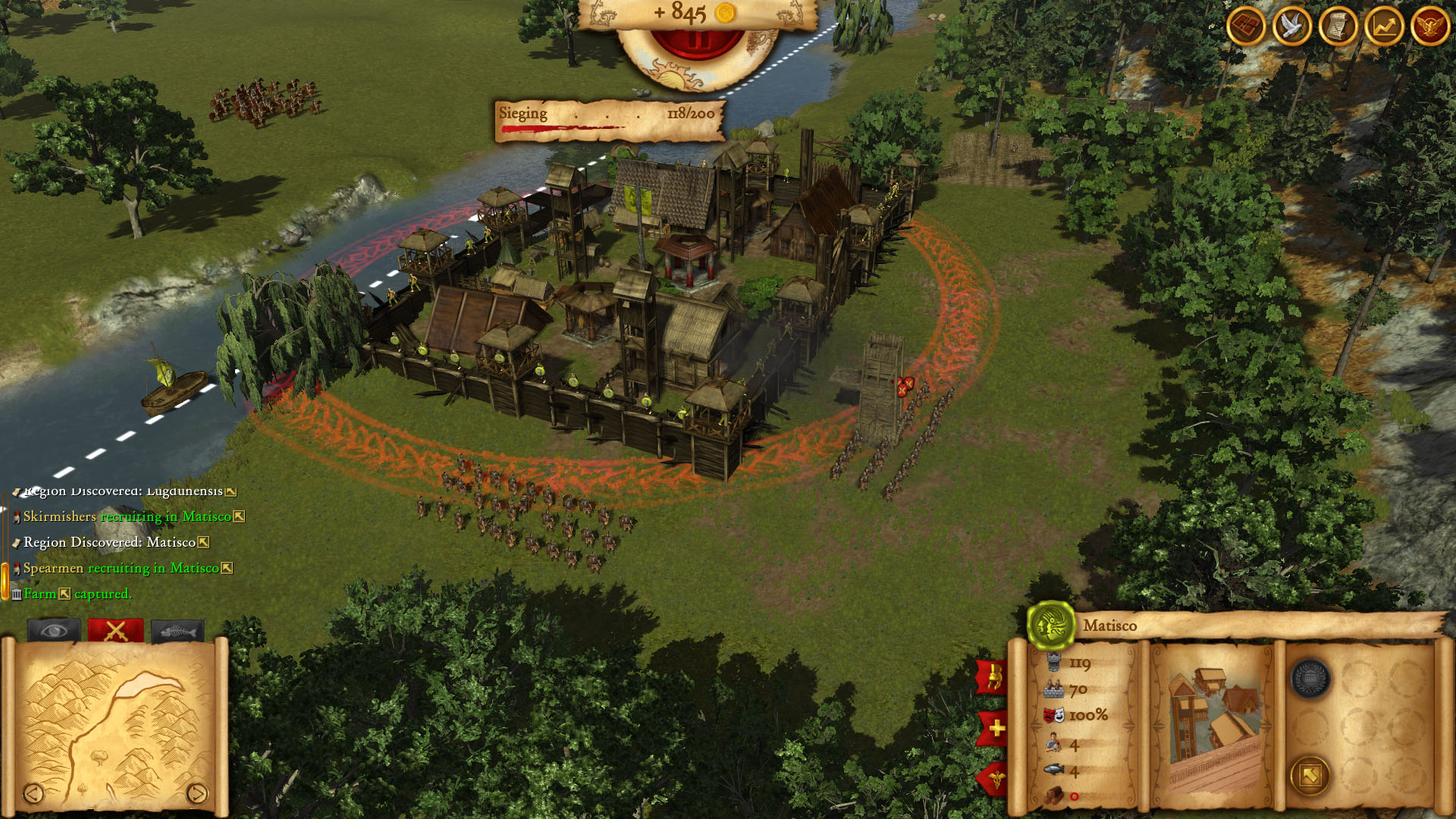Open the caduceus banner tab
The image size is (1456, 819).
994,778
